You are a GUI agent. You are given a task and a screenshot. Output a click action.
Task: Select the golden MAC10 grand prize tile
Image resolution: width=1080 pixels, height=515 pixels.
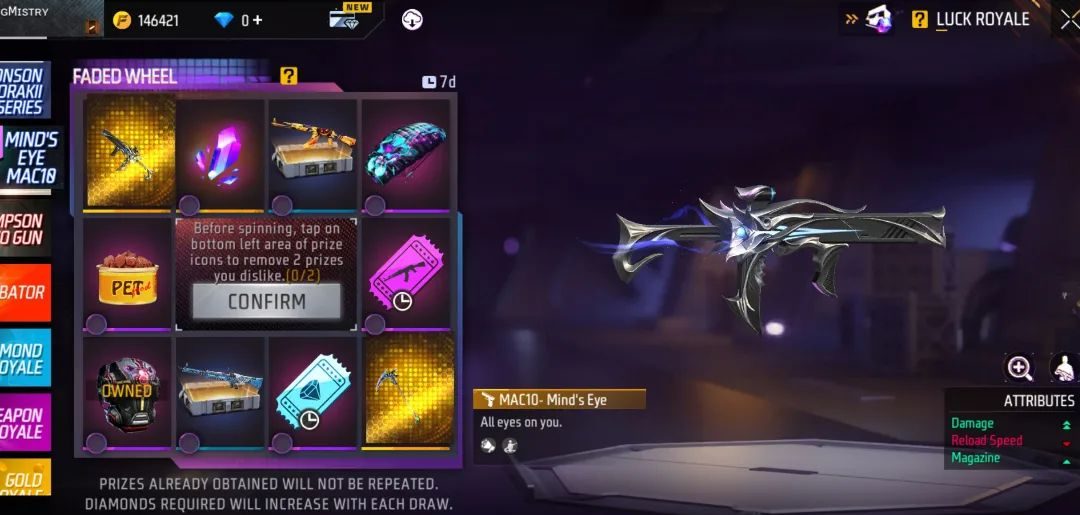(128, 152)
